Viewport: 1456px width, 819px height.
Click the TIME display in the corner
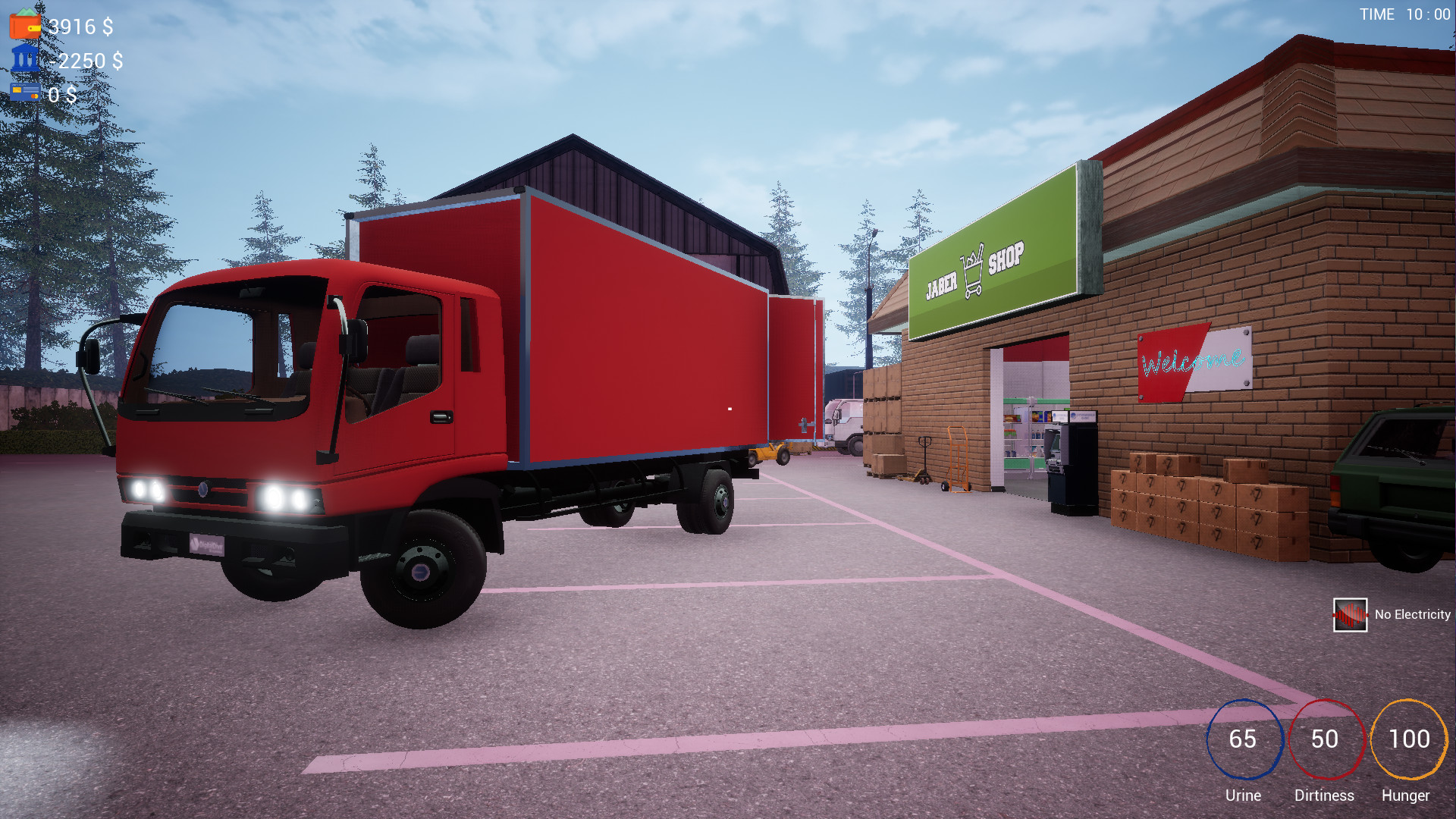click(x=1404, y=14)
